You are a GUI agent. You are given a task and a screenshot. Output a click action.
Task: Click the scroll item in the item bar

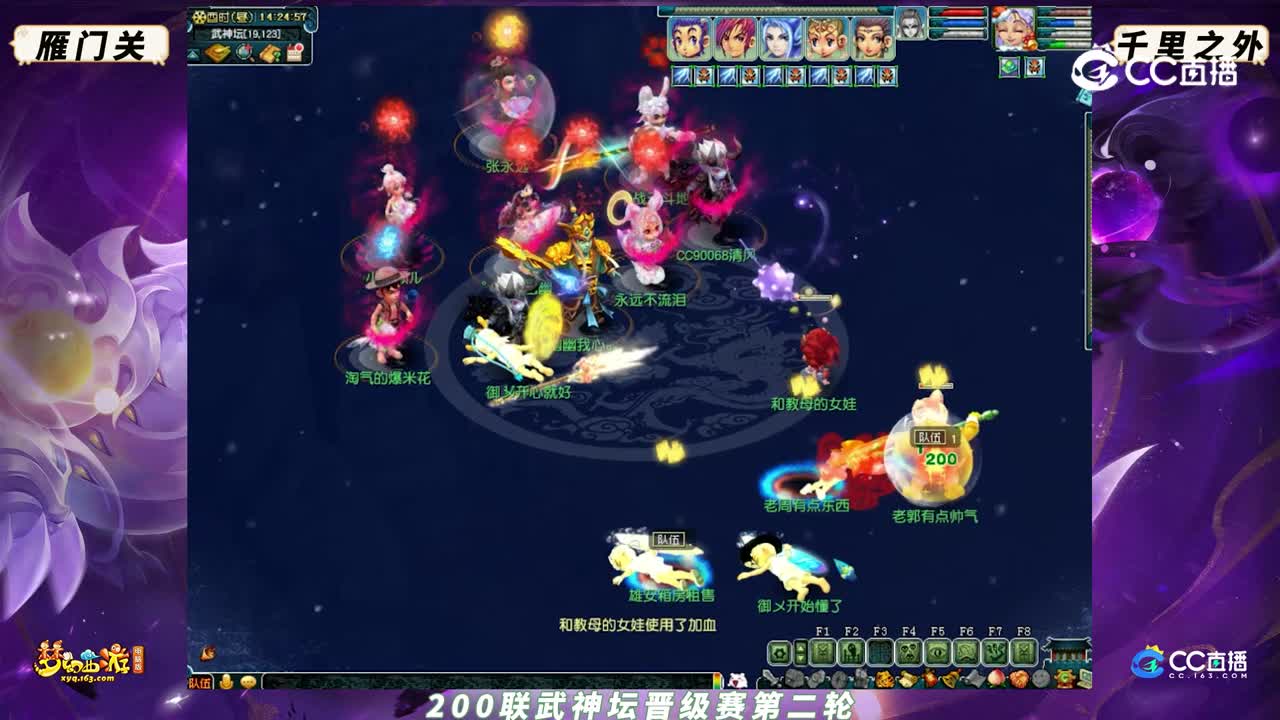coord(975,678)
